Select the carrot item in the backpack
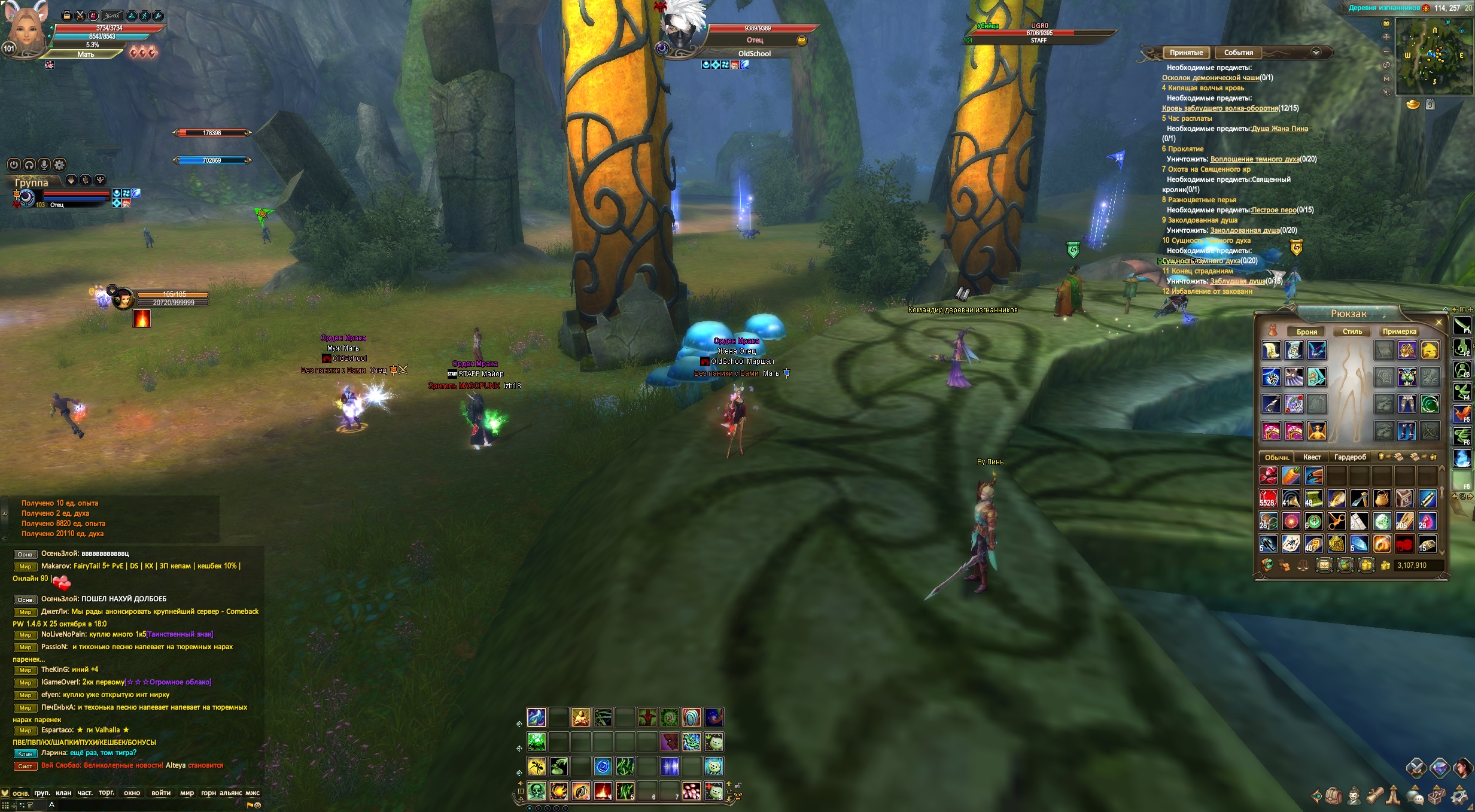Screen dimensions: 1475x812 (x=1291, y=476)
